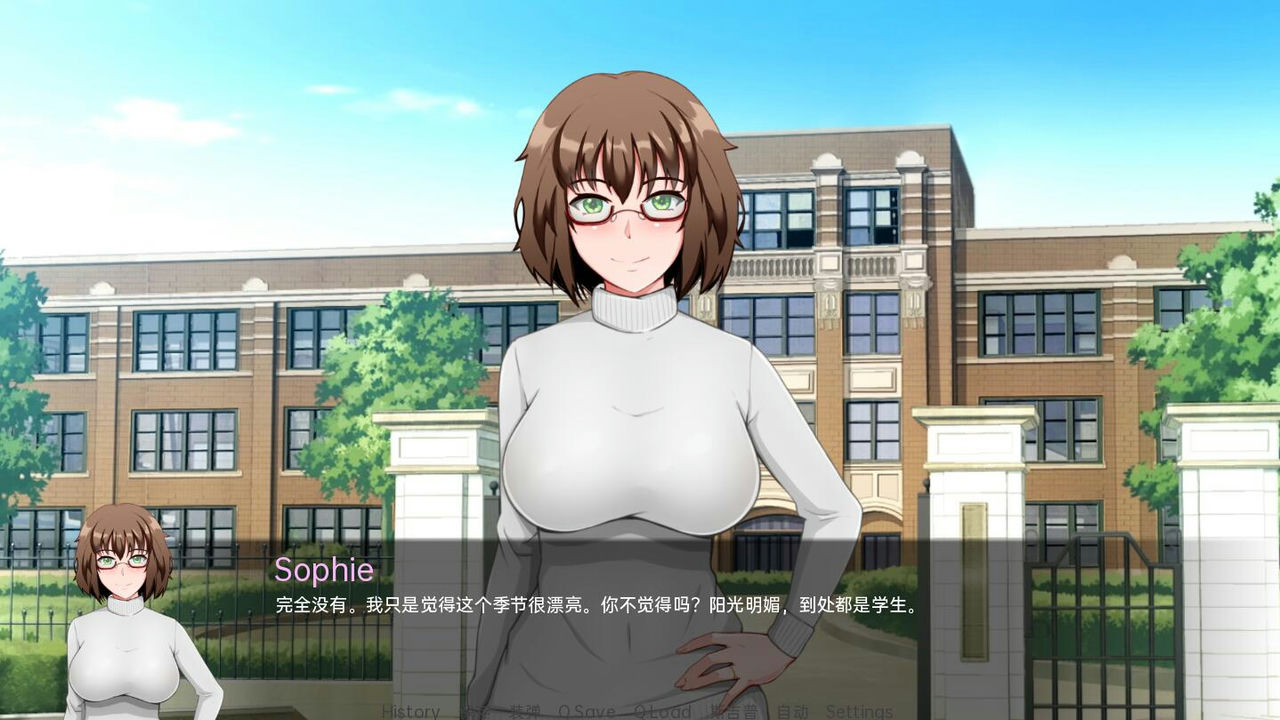Quick save the game with Q.Save

click(586, 712)
